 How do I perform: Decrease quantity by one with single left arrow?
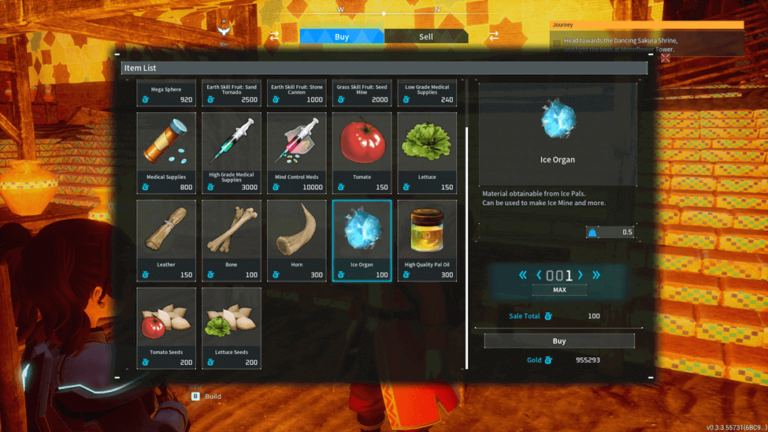click(x=537, y=275)
